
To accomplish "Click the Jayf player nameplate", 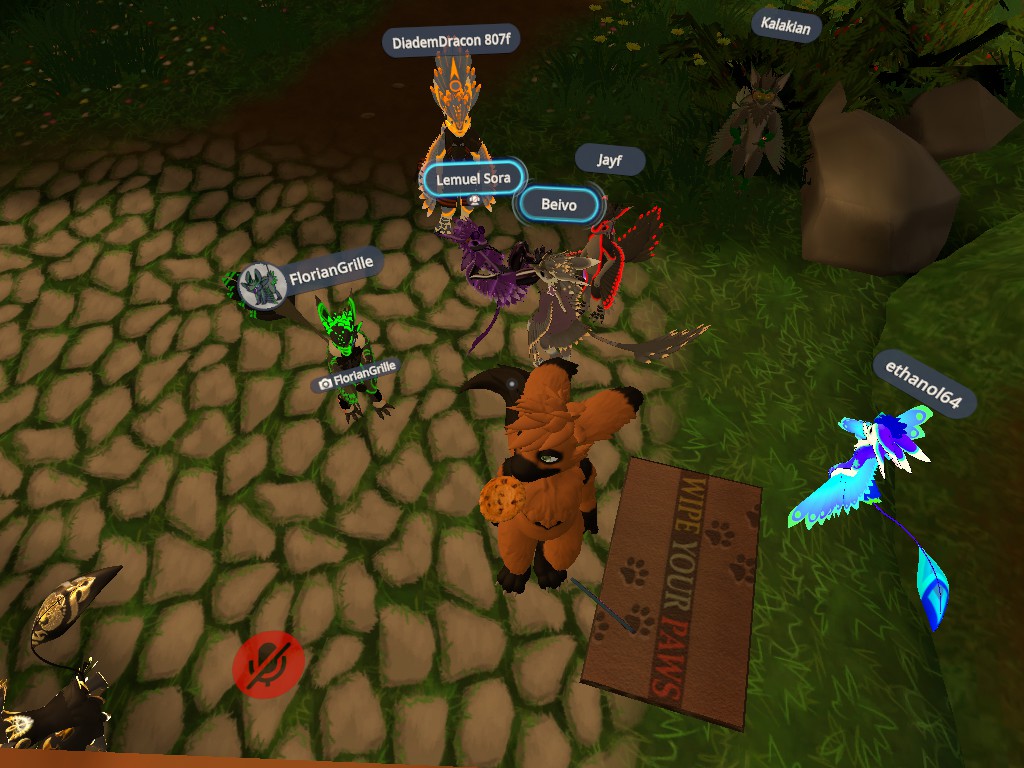I will (x=609, y=160).
